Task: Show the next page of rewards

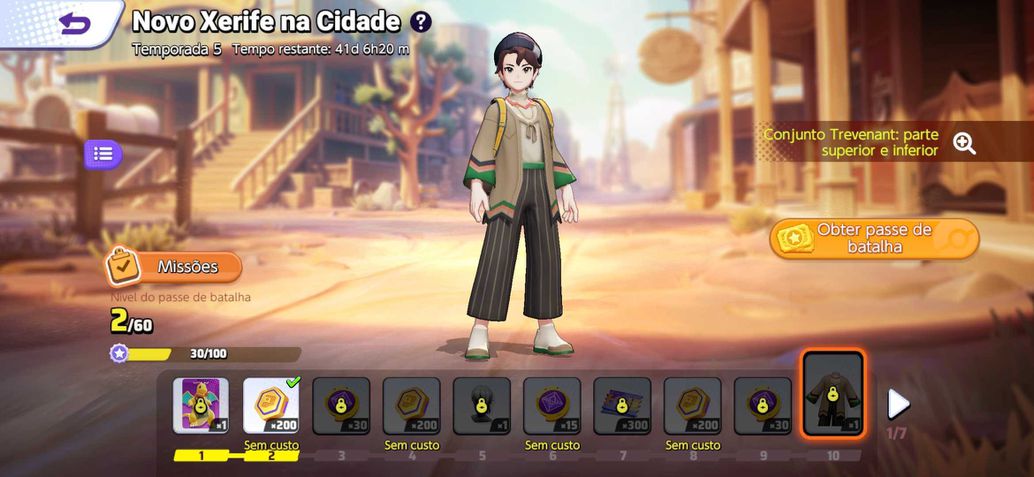Action: pos(898,403)
